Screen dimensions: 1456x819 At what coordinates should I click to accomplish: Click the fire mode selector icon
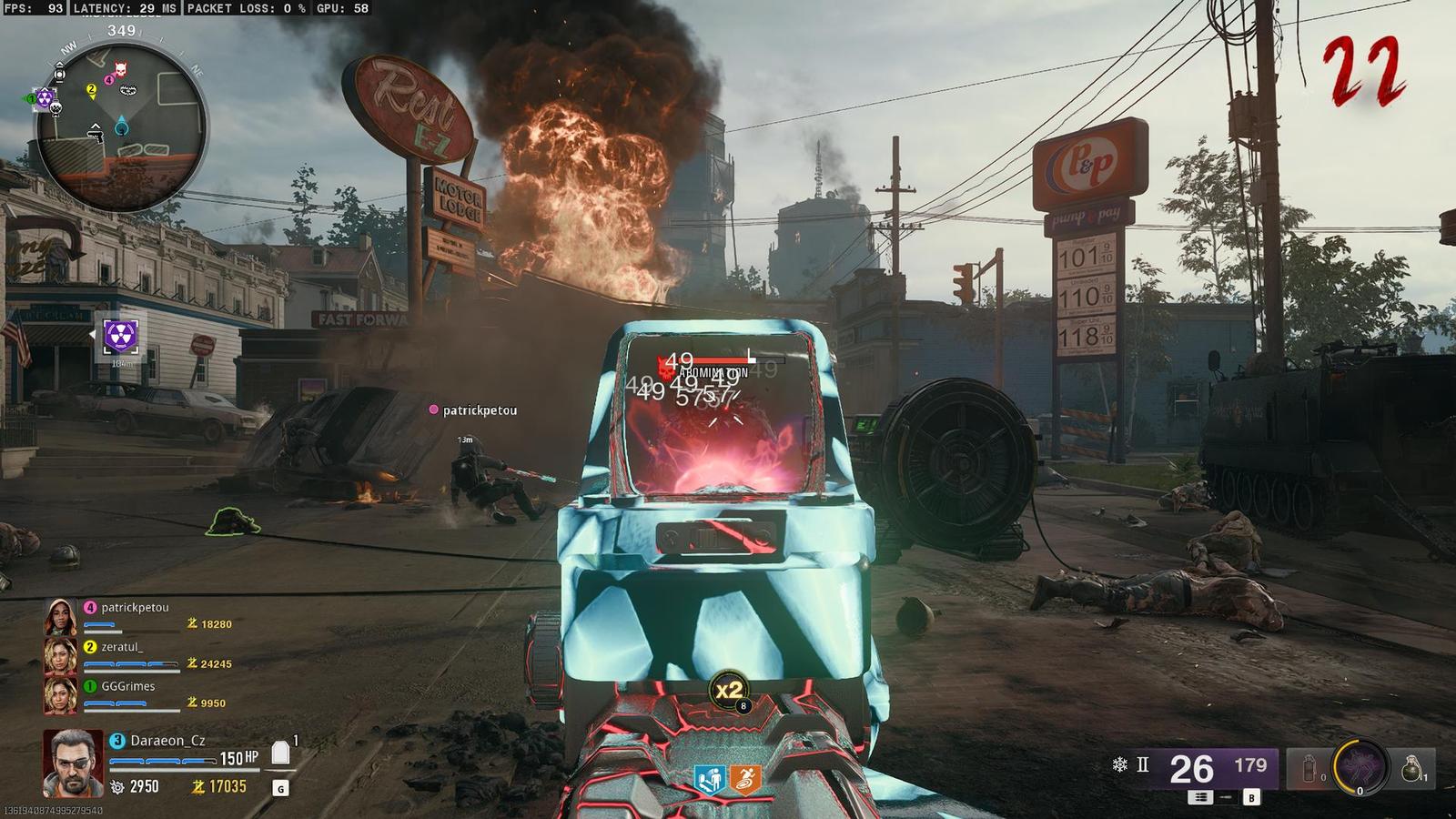pyautogui.click(x=1200, y=797)
